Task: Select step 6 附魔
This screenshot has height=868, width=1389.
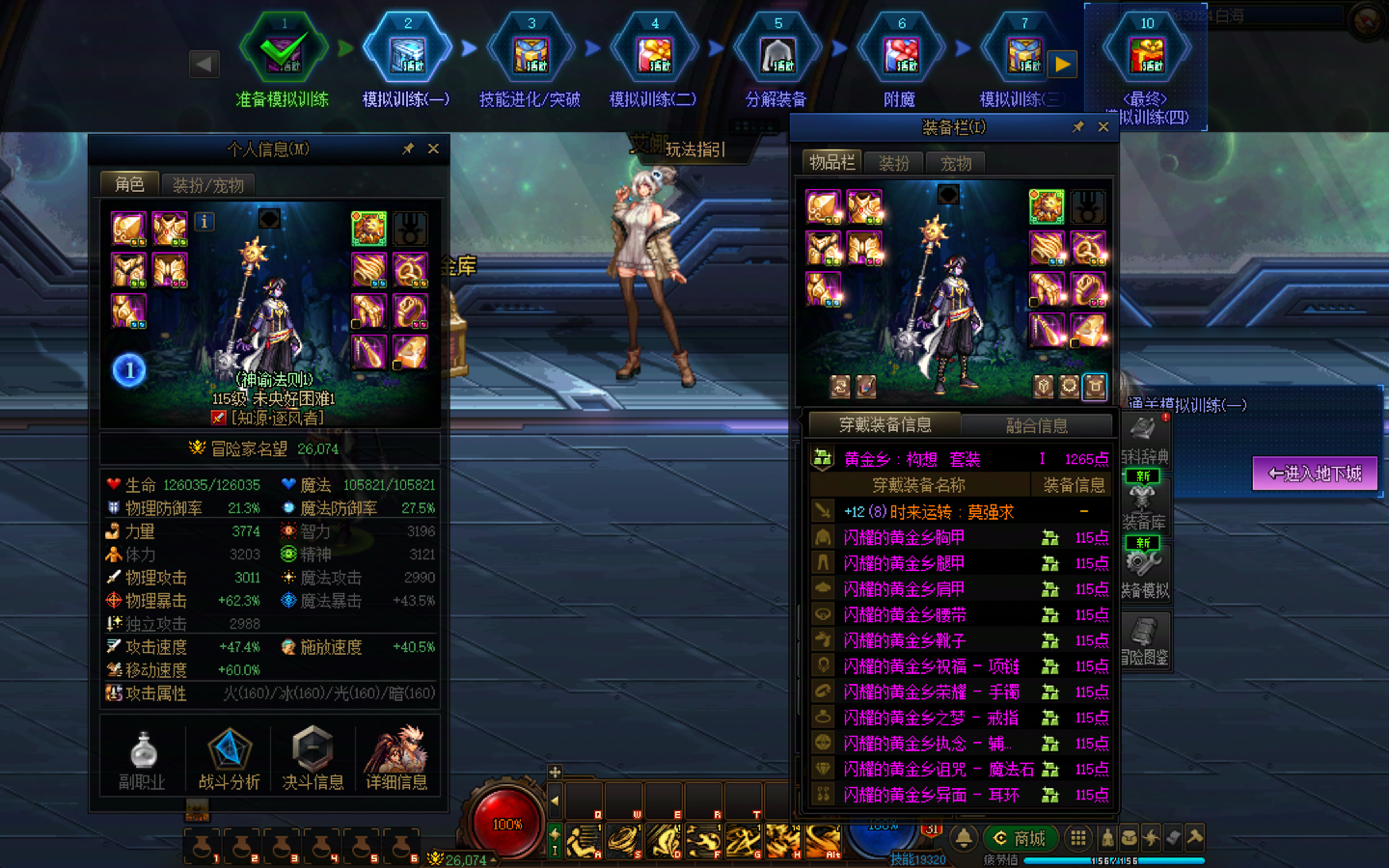Action: pyautogui.click(x=901, y=58)
